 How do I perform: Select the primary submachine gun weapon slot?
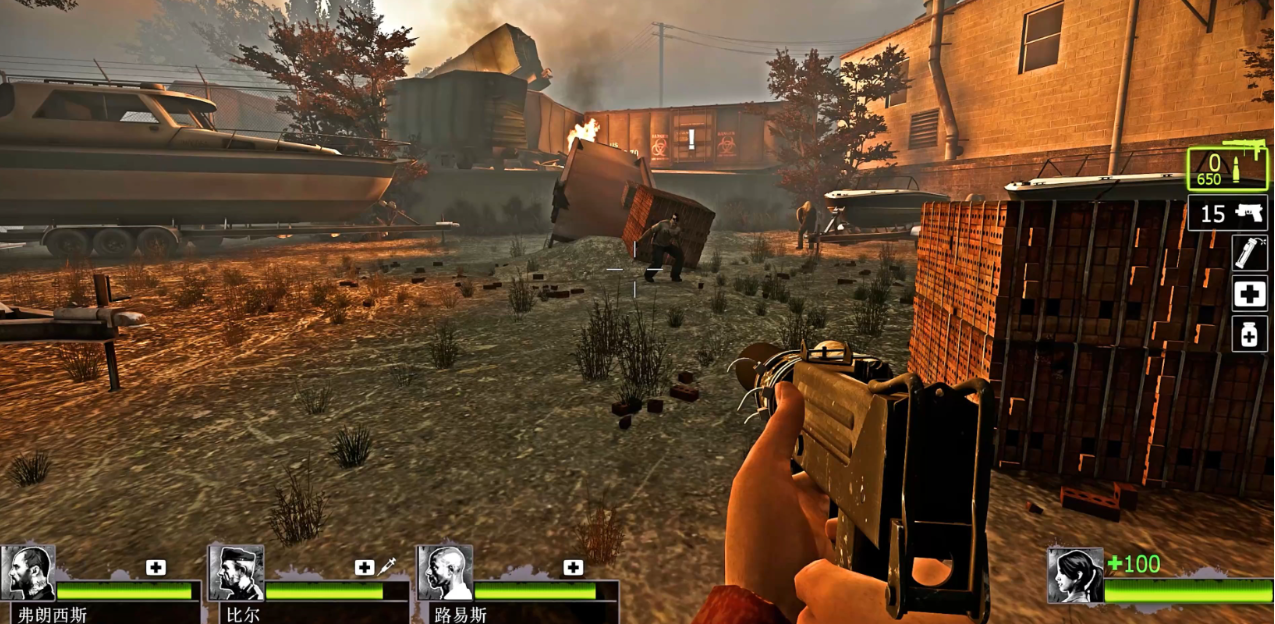(1226, 168)
